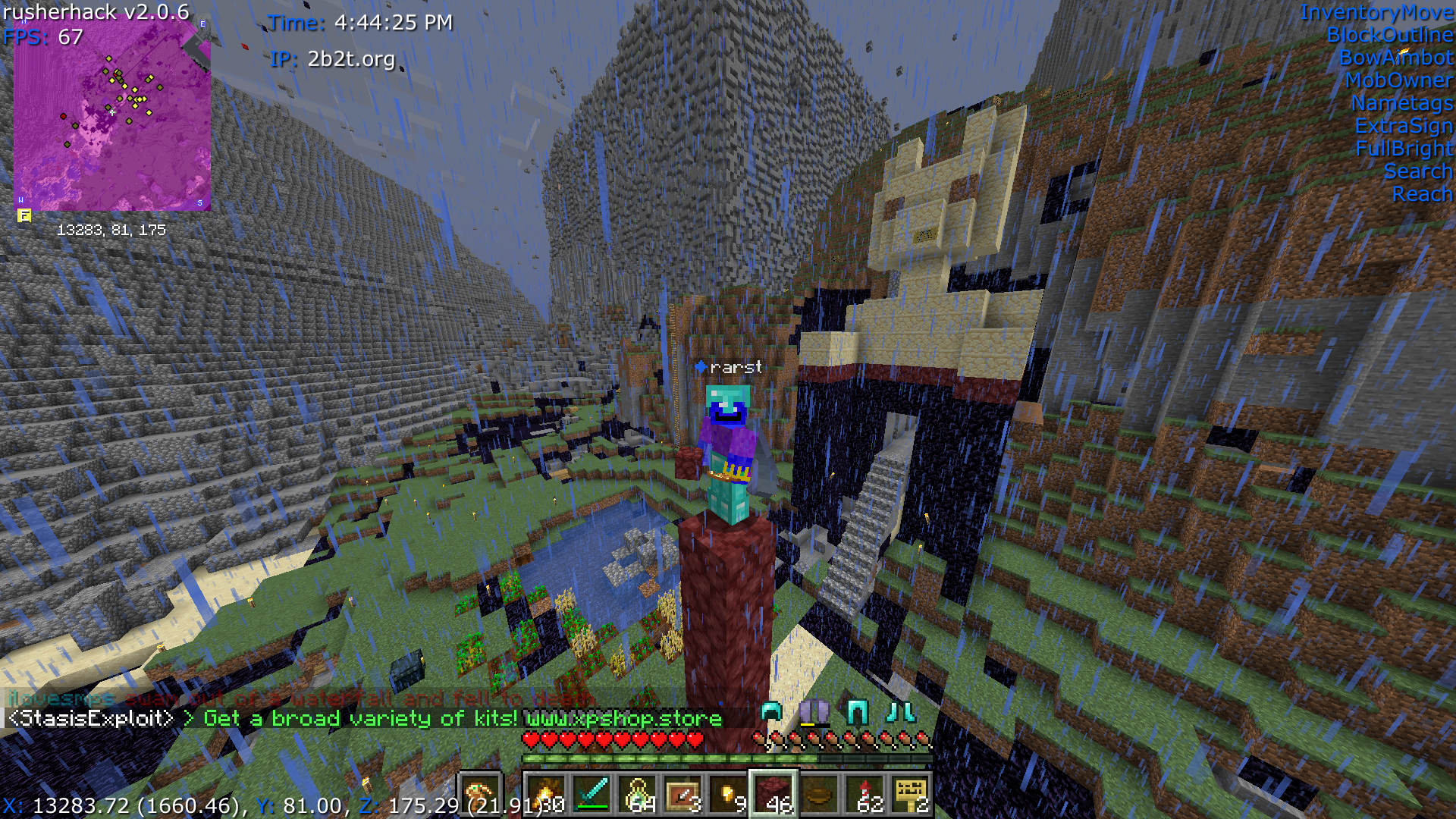The height and width of the screenshot is (819, 1456).
Task: Click the diamond leggings armor icon
Action: point(858,712)
